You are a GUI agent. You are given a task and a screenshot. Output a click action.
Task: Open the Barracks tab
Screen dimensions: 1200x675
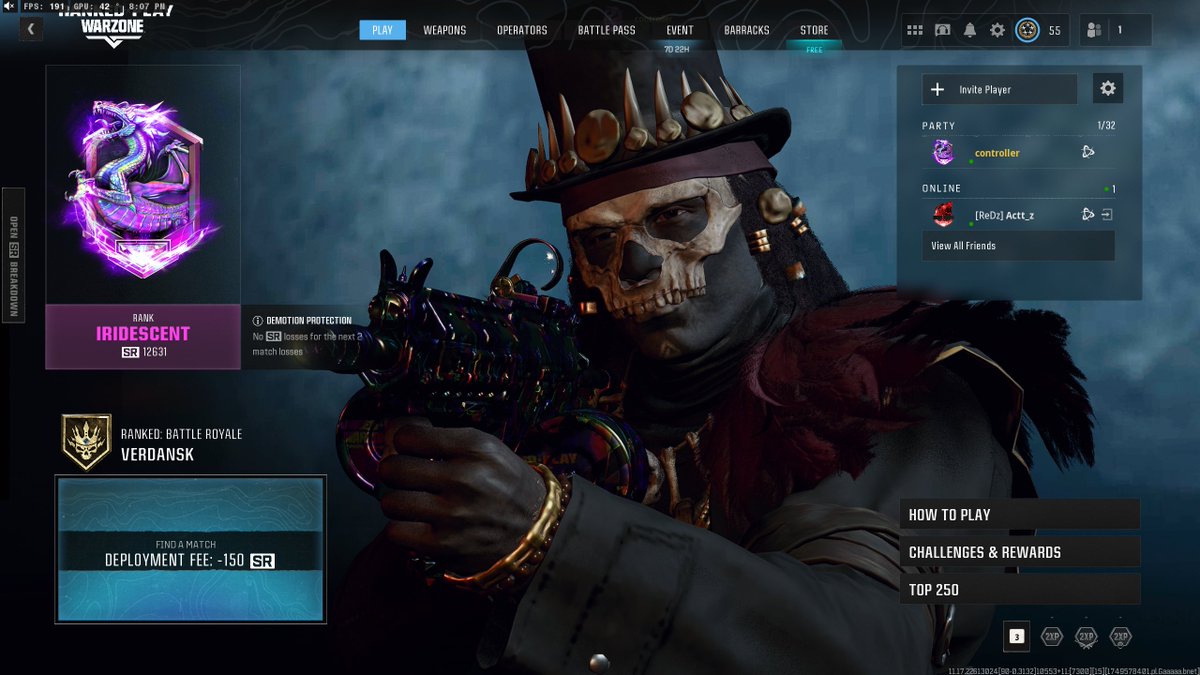coord(747,30)
